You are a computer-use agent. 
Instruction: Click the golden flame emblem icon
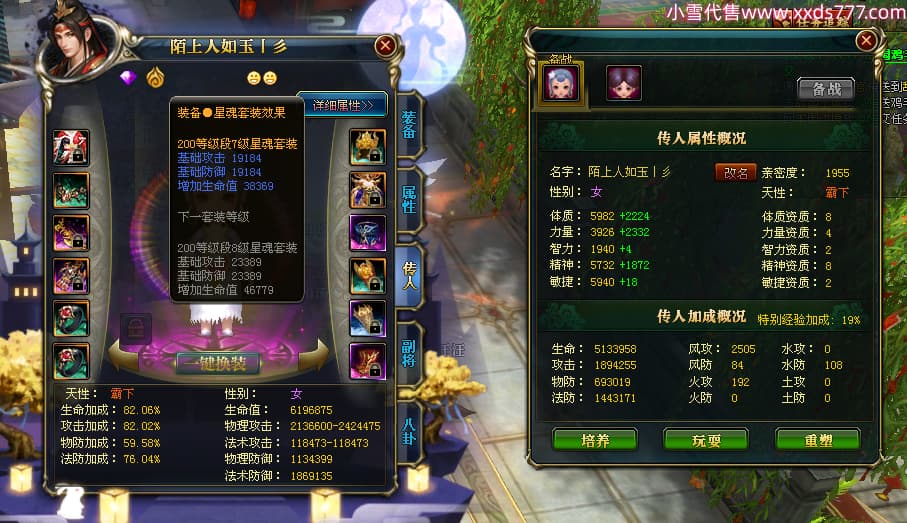click(154, 77)
